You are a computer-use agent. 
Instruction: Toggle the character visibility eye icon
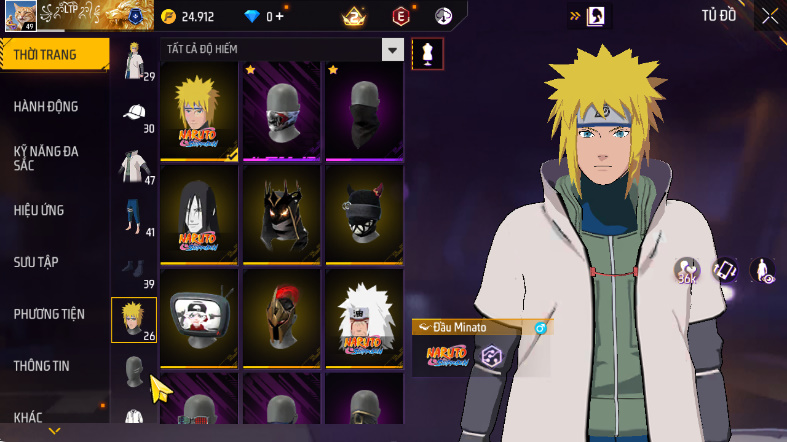(x=762, y=271)
